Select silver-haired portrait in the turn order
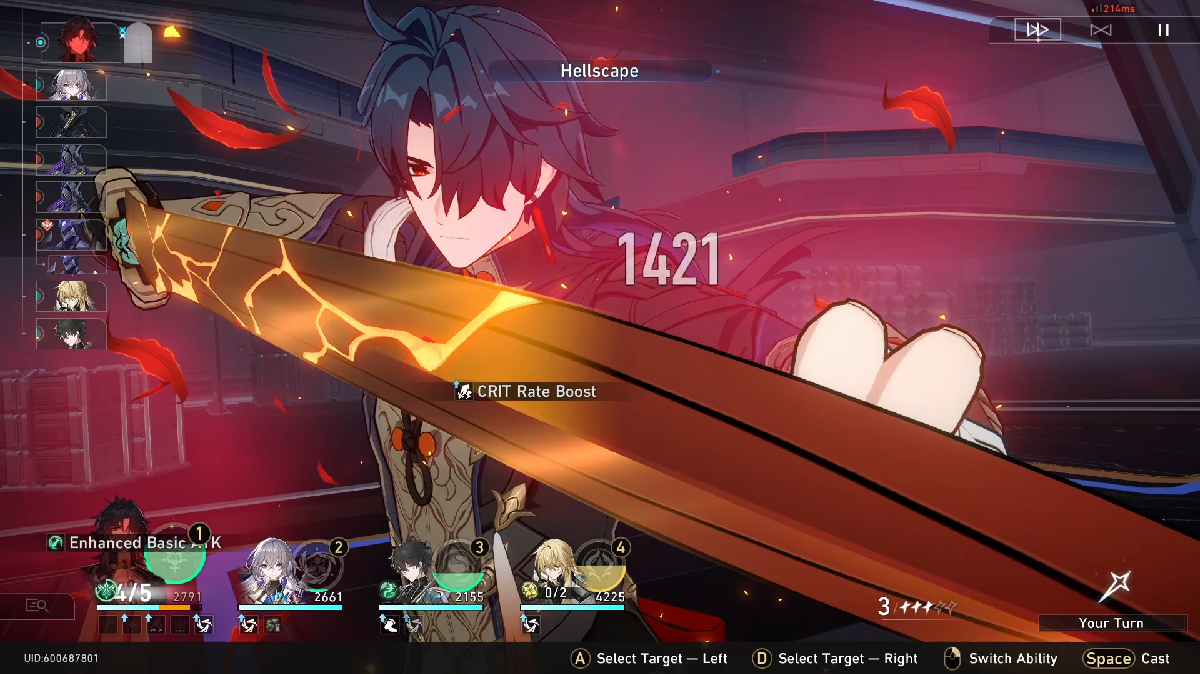This screenshot has height=674, width=1200. [x=70, y=85]
